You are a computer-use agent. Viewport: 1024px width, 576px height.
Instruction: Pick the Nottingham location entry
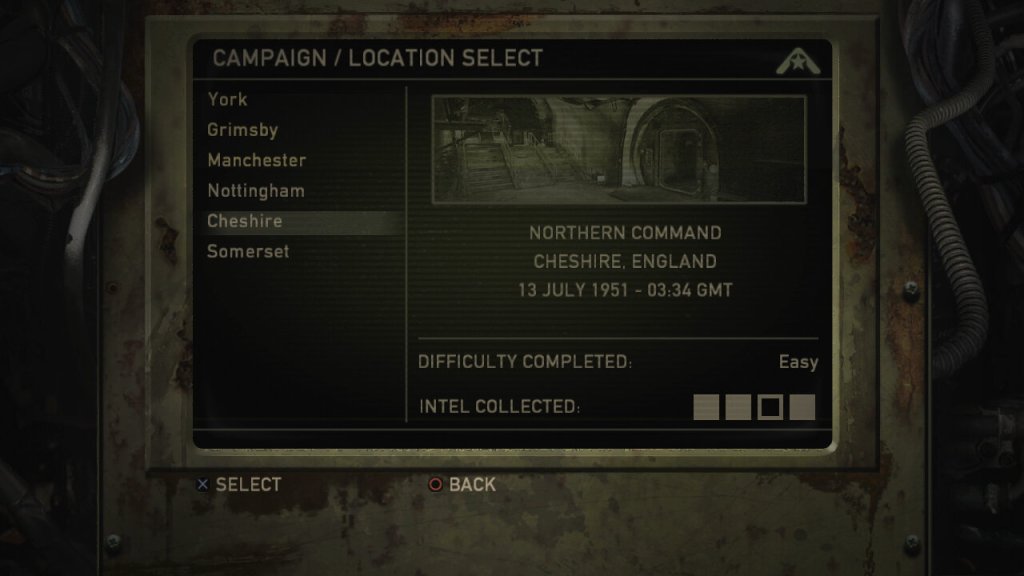pos(256,190)
